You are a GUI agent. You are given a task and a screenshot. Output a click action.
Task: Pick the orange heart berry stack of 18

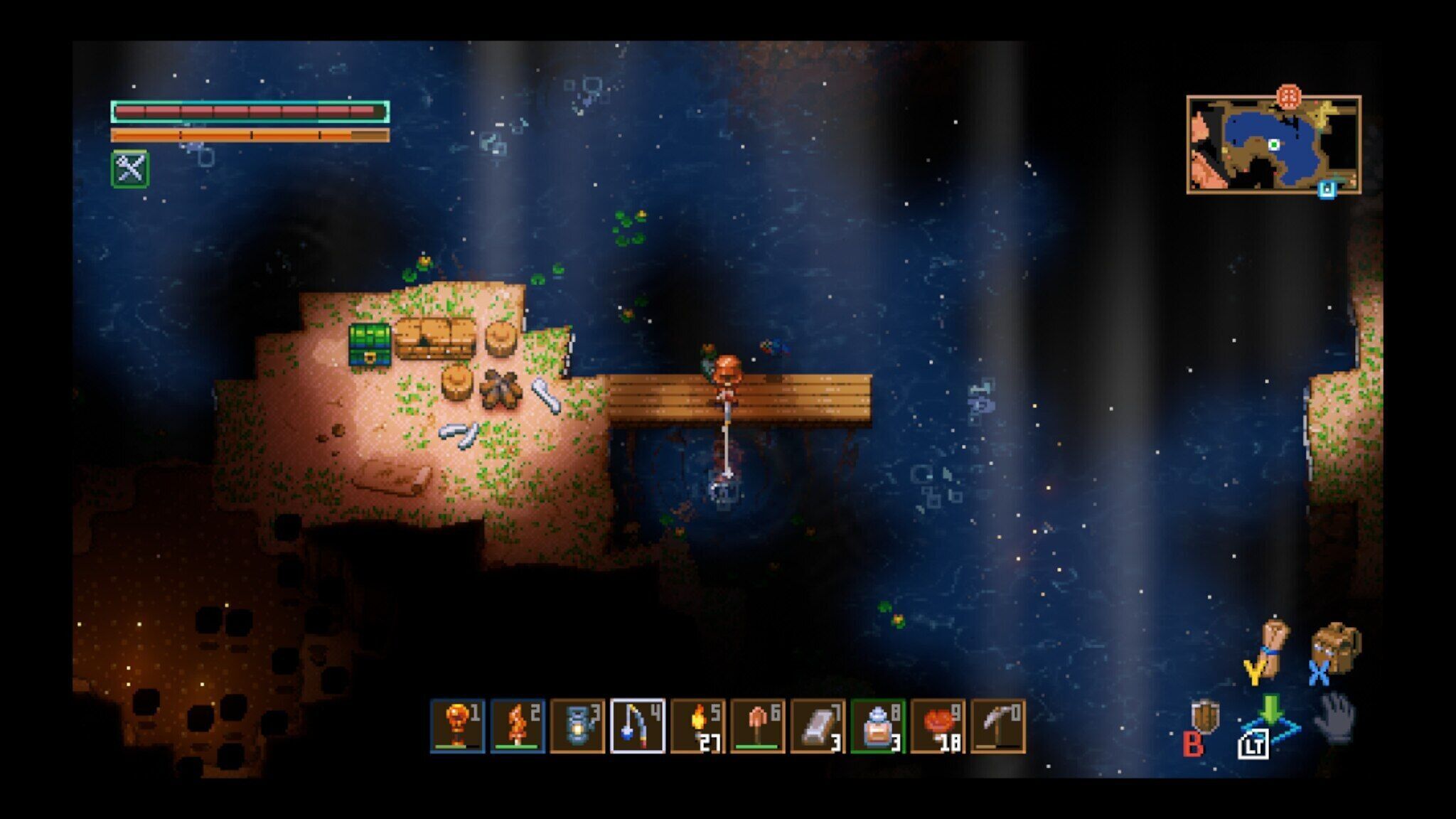[938, 725]
